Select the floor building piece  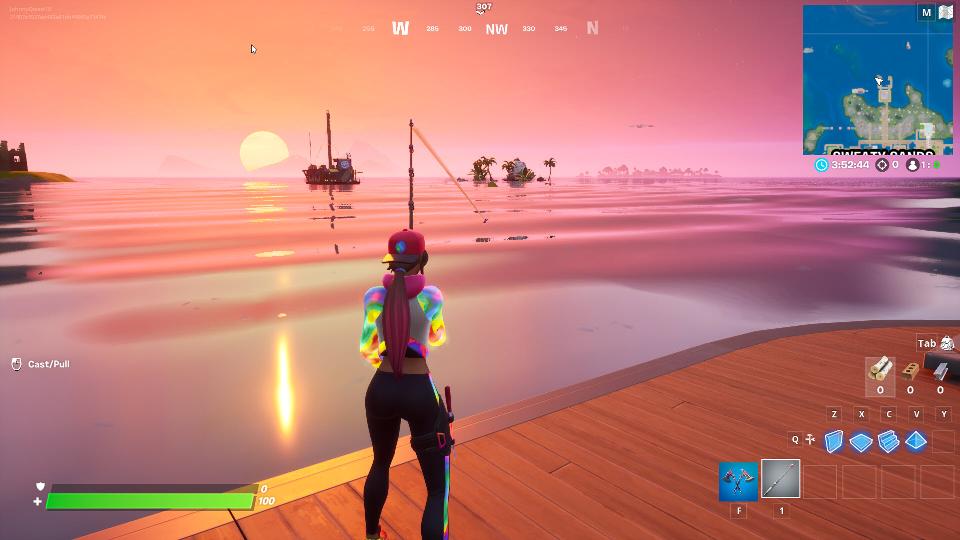tap(861, 441)
